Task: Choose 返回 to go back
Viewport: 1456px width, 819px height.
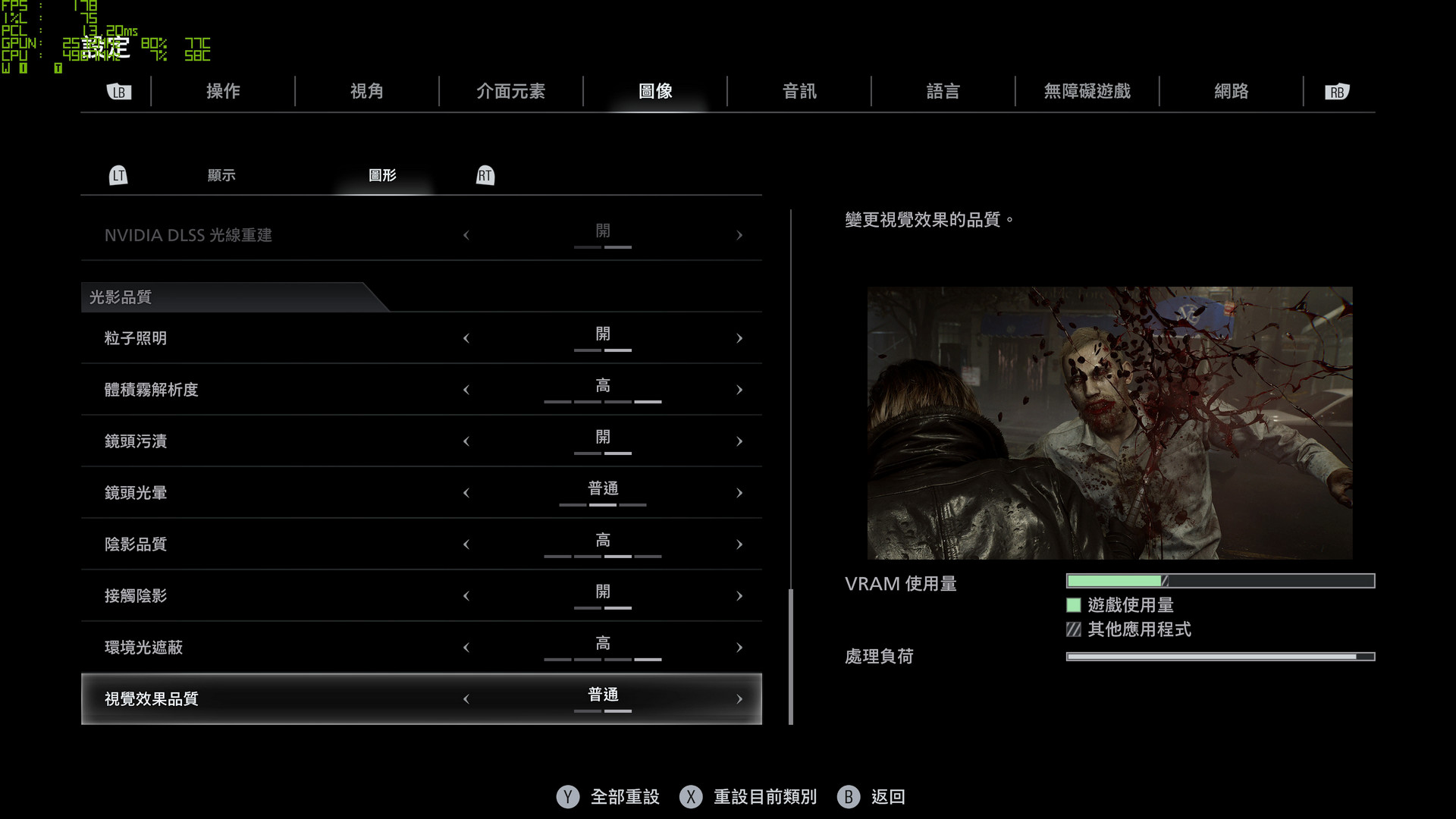Action: (887, 797)
